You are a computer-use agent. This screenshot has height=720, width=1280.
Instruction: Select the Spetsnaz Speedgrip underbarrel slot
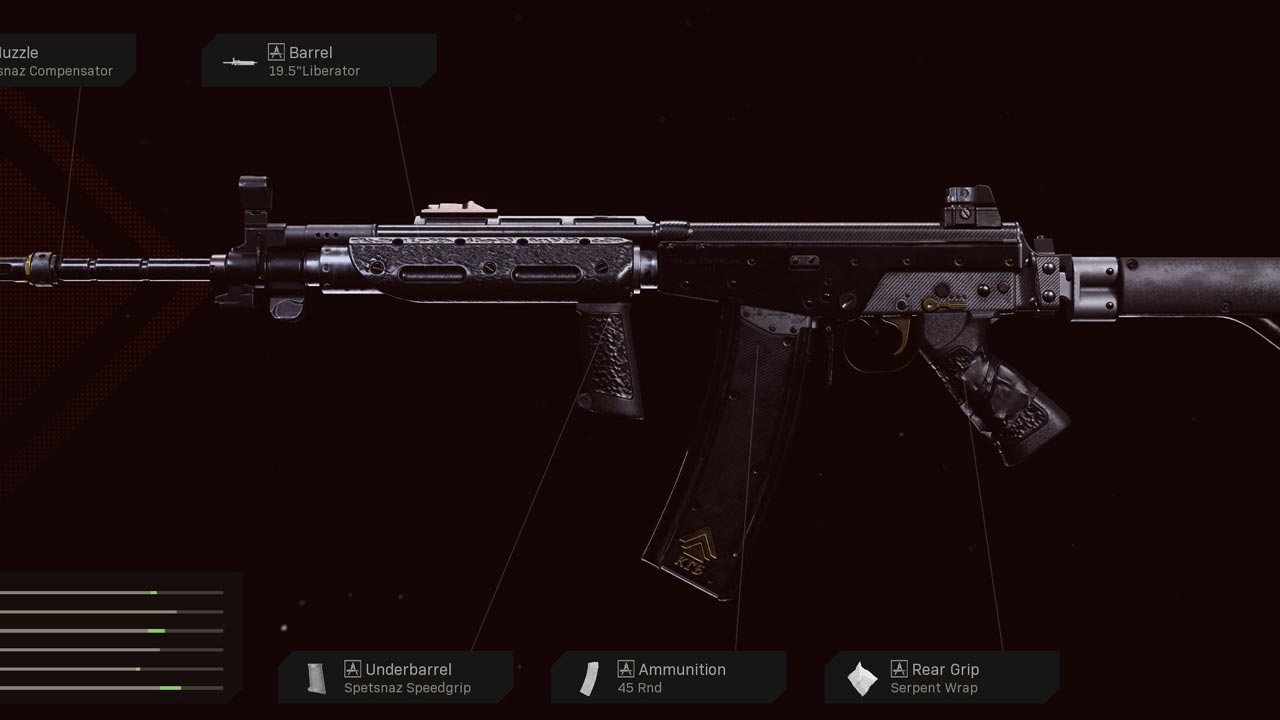click(x=397, y=678)
